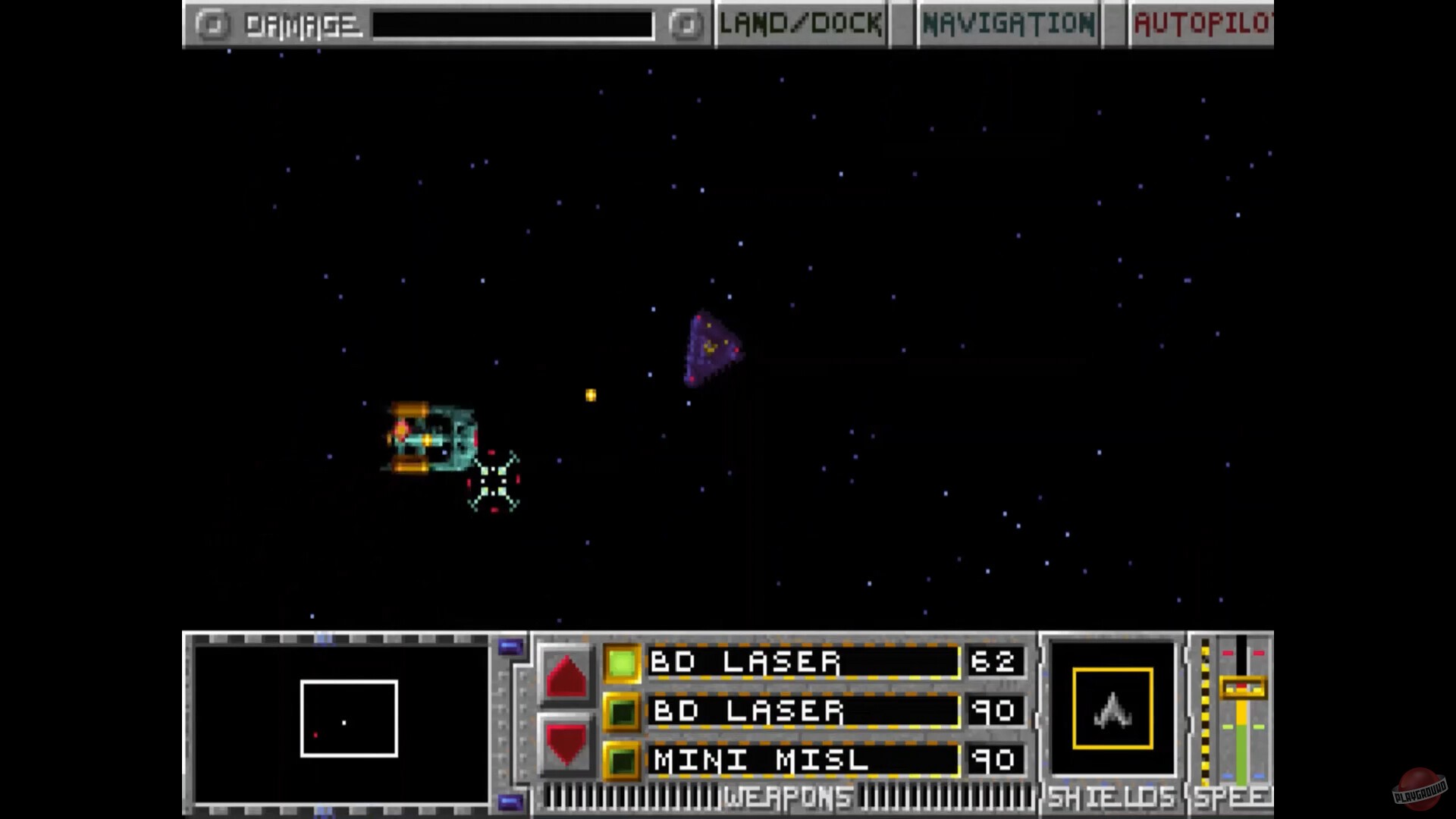
Task: Open the NAVIGATION screen
Action: 1007,23
